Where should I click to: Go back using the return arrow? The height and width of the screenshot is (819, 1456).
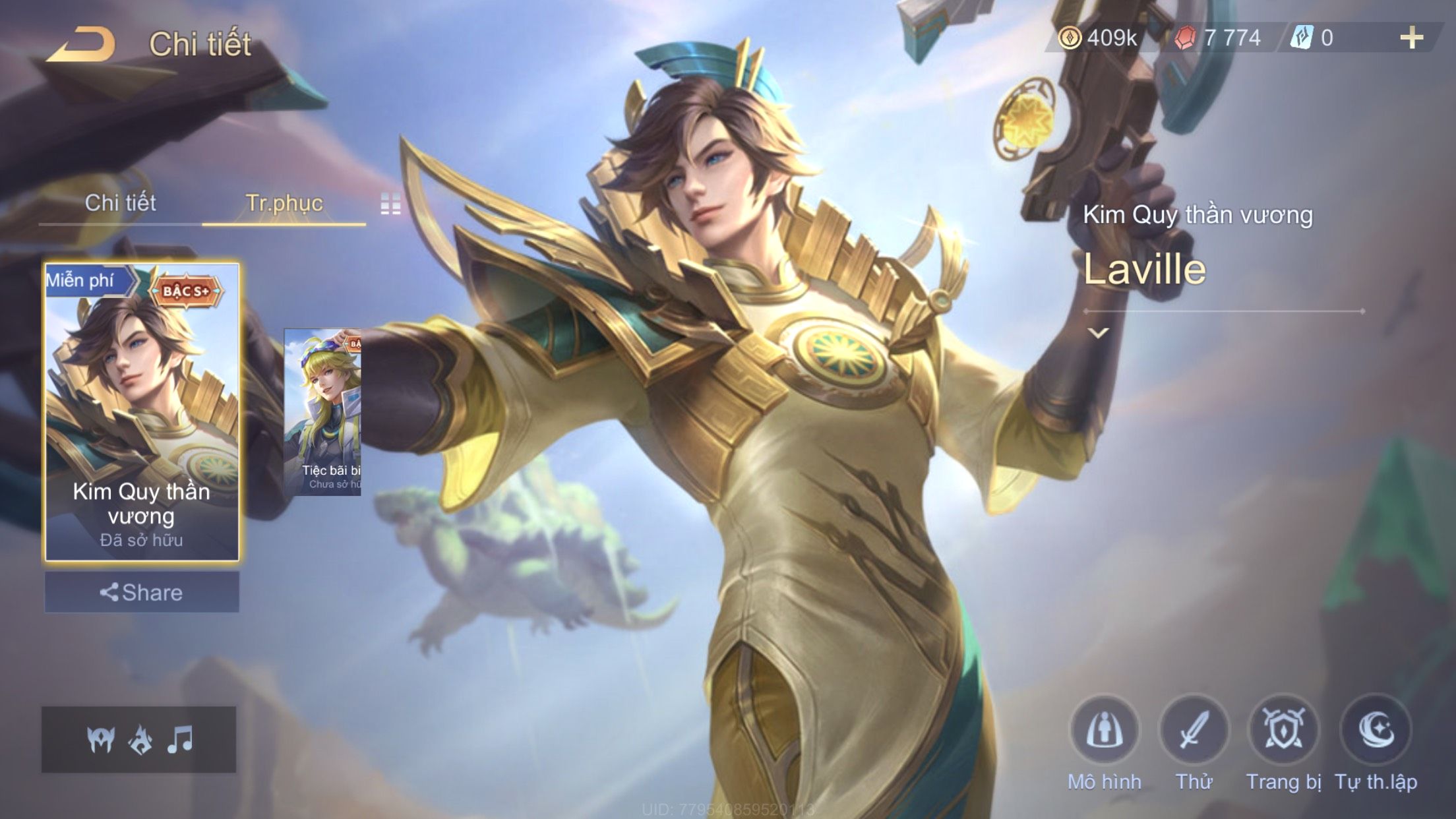tap(82, 45)
